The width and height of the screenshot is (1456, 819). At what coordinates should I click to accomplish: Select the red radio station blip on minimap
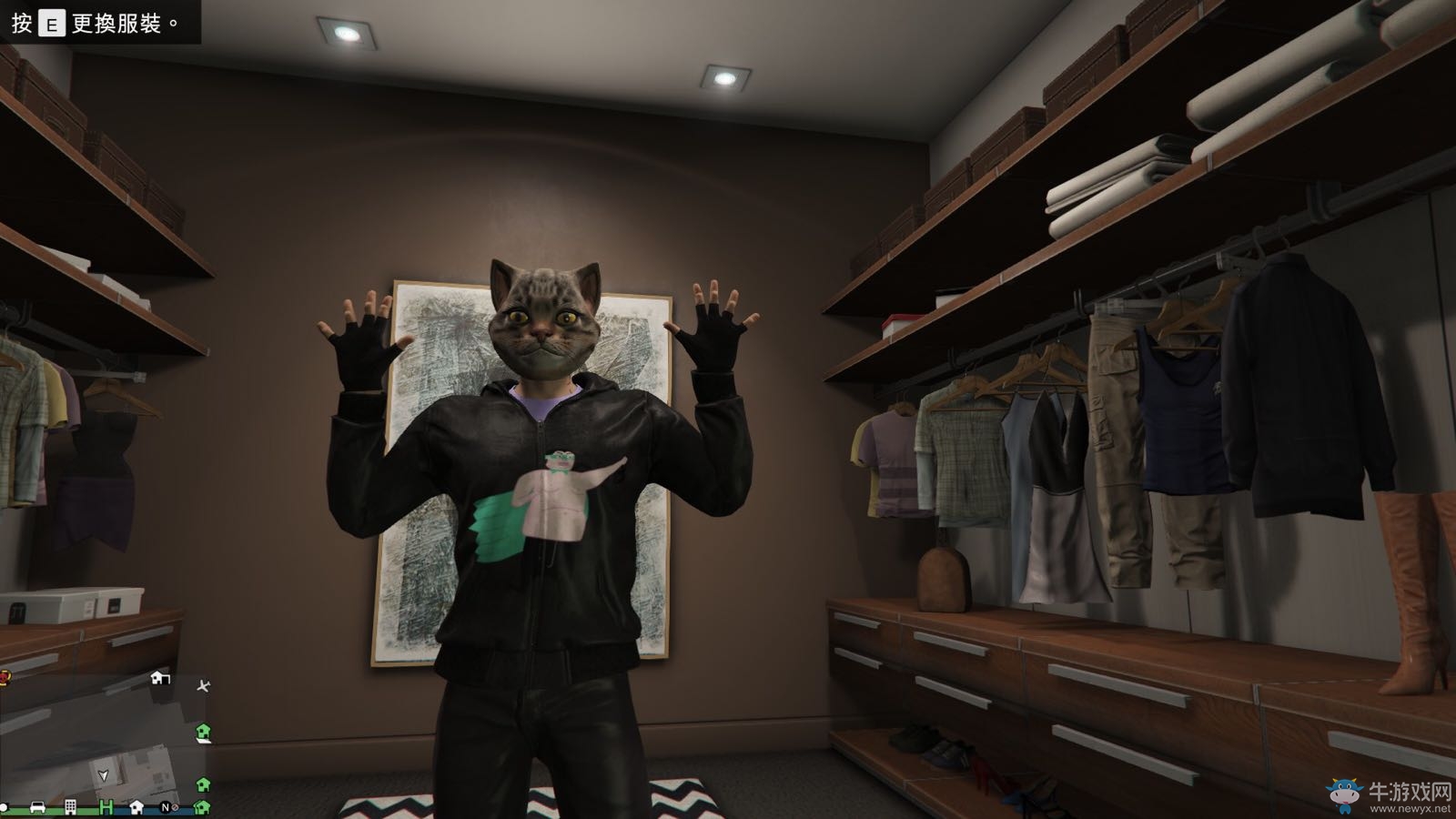(x=4, y=678)
